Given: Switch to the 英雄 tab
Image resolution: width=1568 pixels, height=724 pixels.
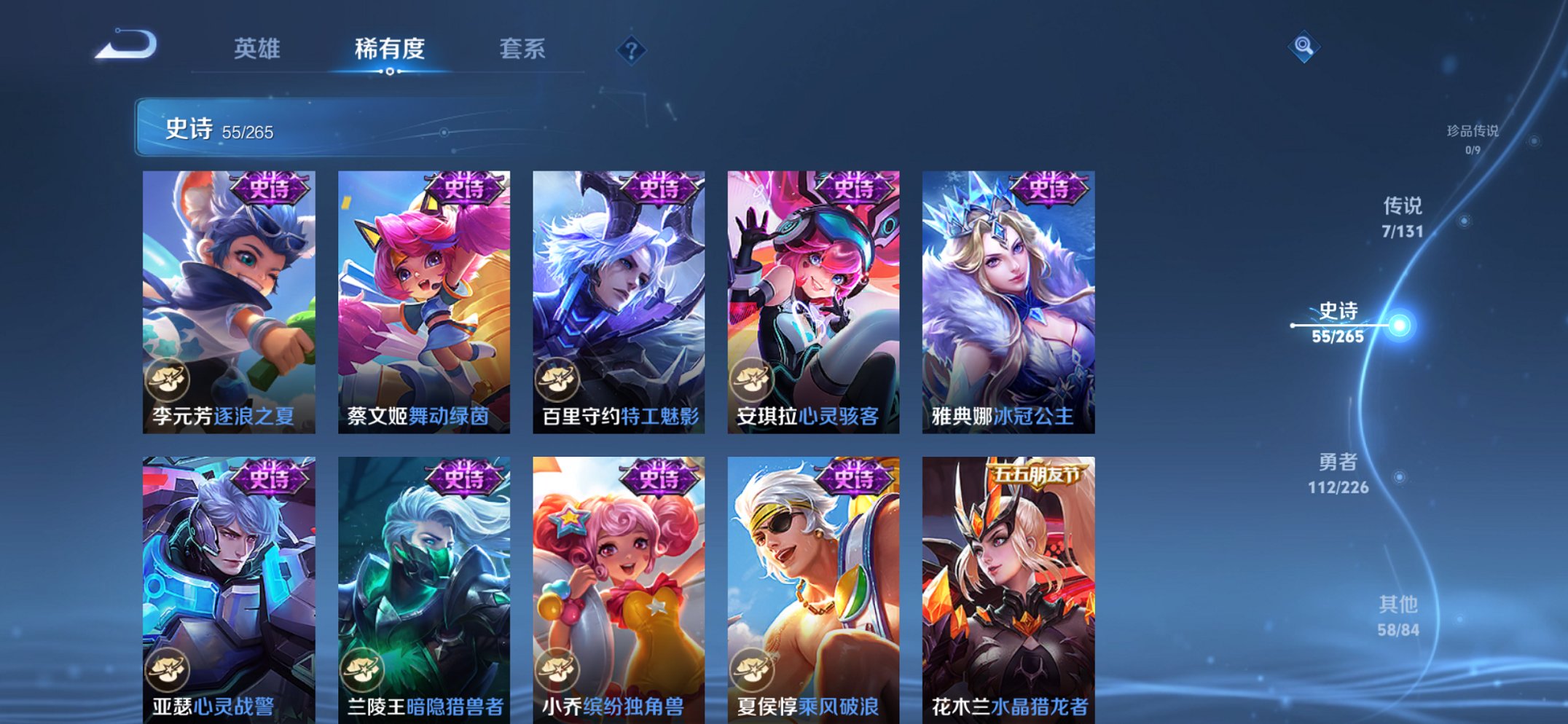Looking at the screenshot, I should pyautogui.click(x=259, y=49).
